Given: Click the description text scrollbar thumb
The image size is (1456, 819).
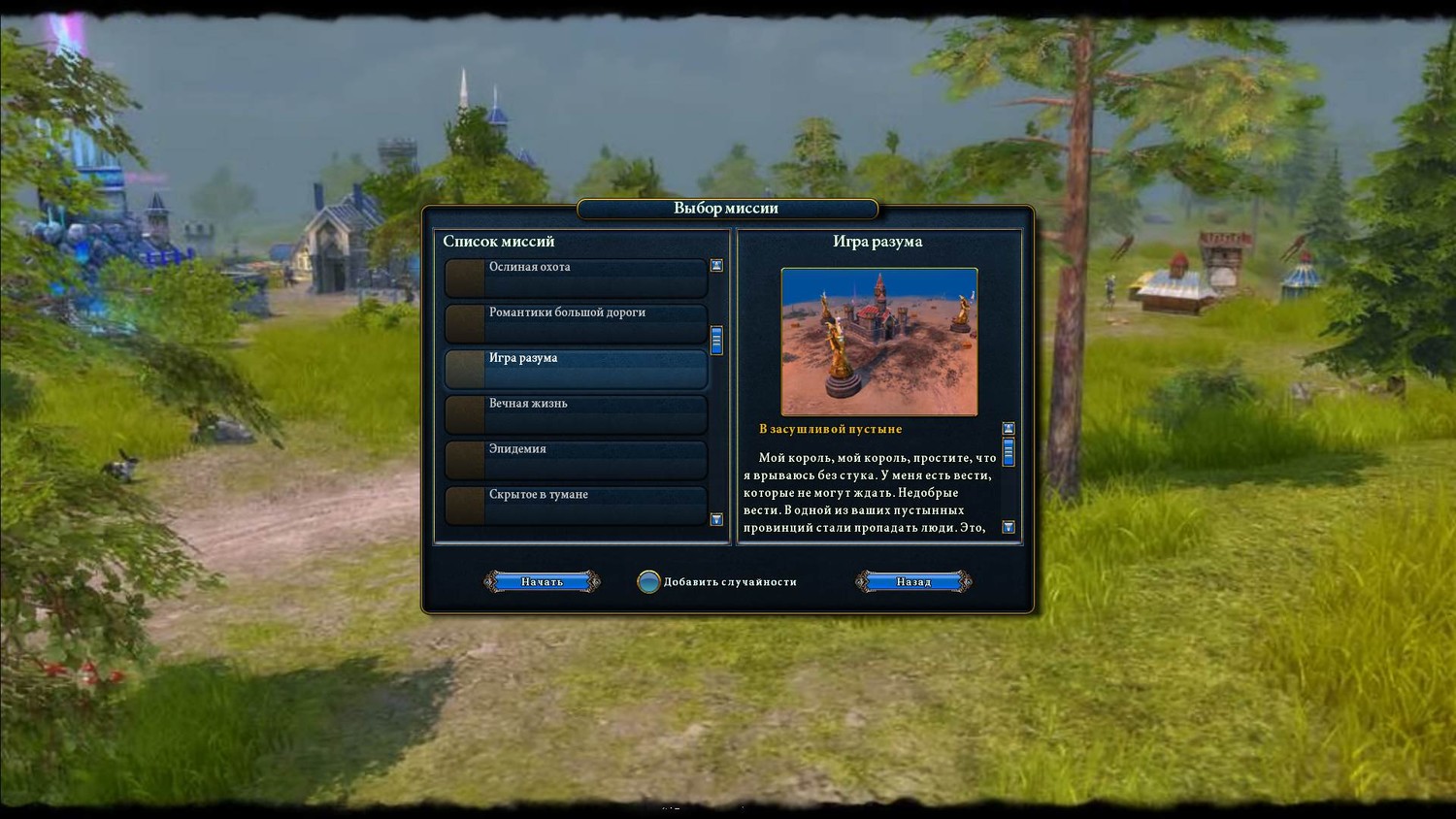Looking at the screenshot, I should coord(1009,452).
